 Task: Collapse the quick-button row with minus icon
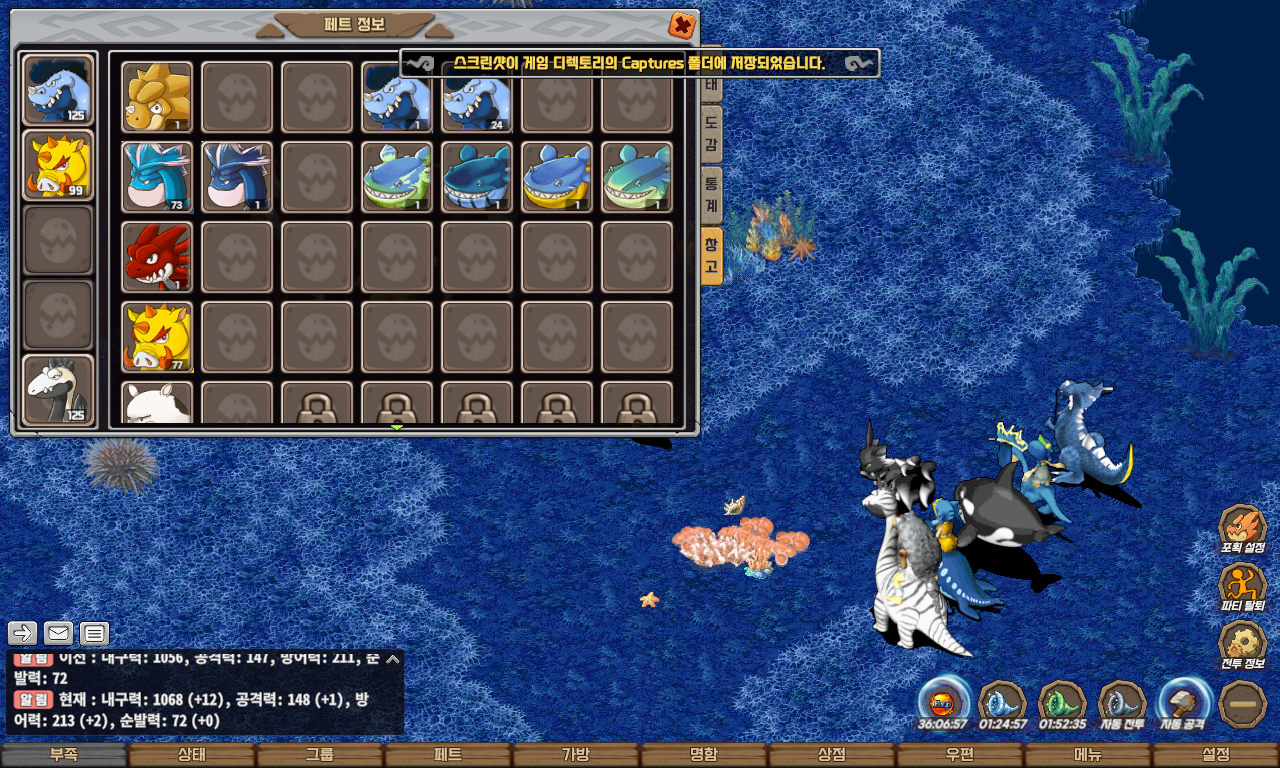coord(1244,703)
